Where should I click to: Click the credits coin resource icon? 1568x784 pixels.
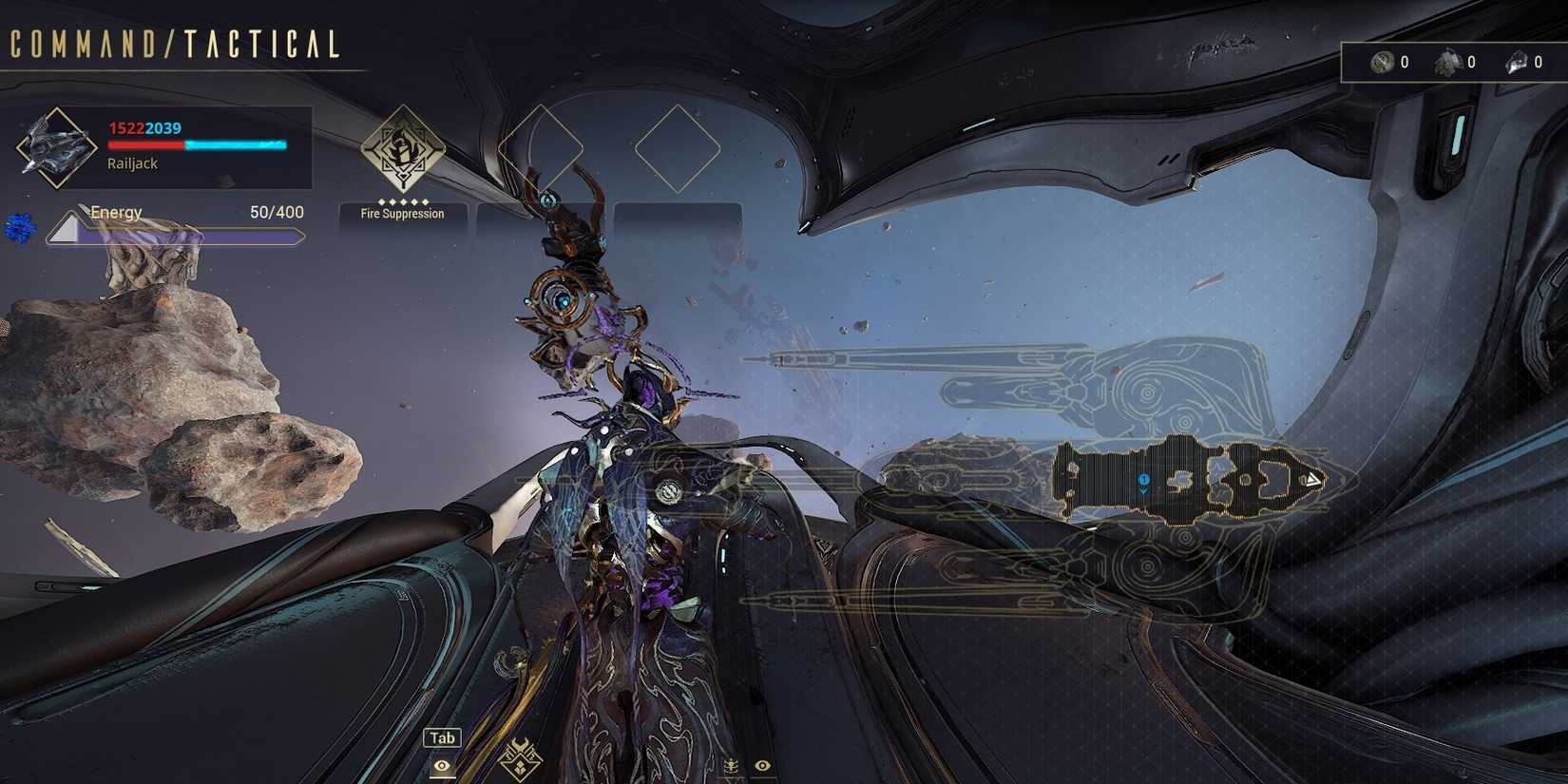point(1382,62)
